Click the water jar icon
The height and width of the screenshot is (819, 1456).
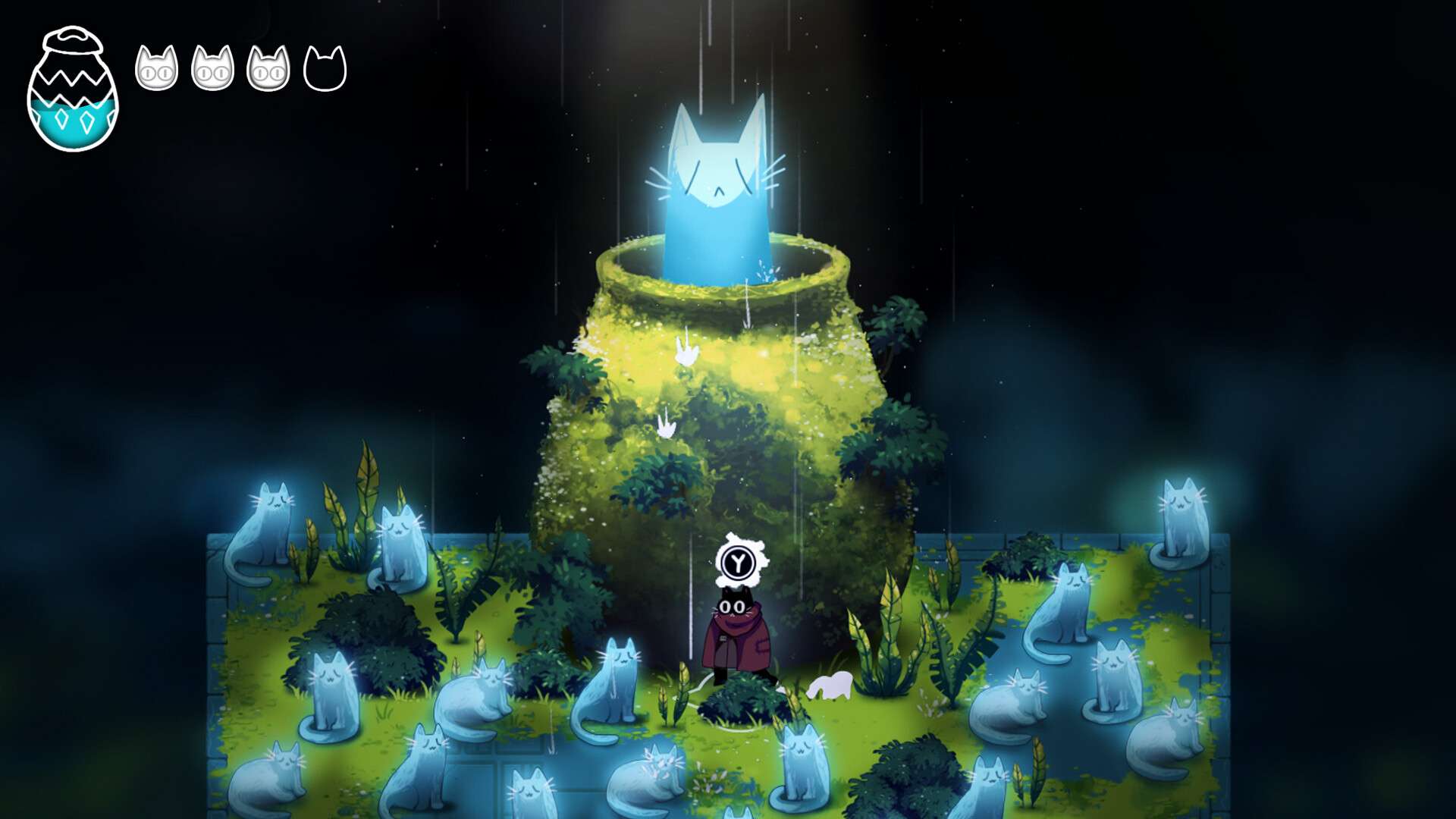tap(73, 89)
